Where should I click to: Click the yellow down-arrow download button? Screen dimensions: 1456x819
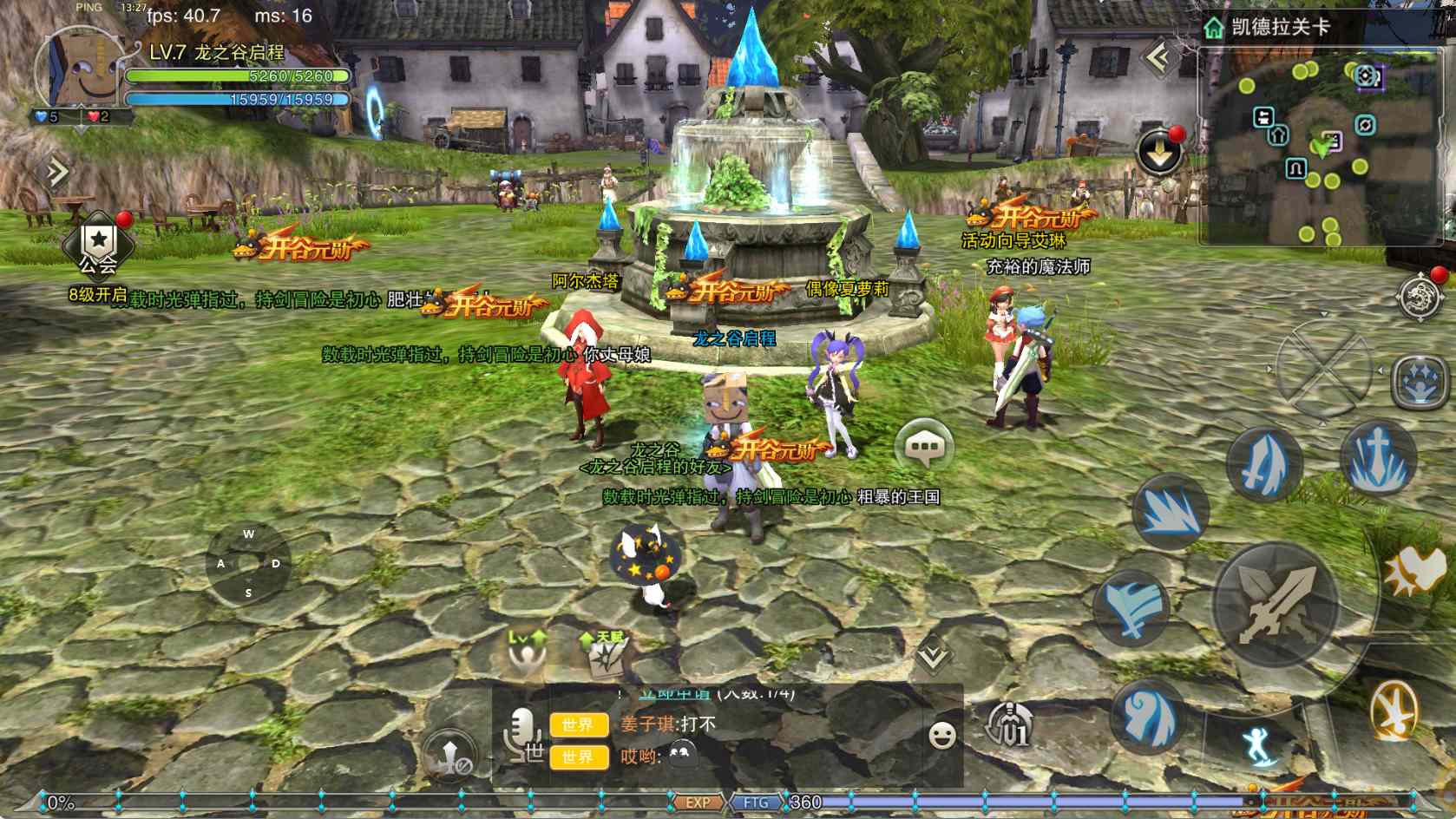click(x=1159, y=154)
